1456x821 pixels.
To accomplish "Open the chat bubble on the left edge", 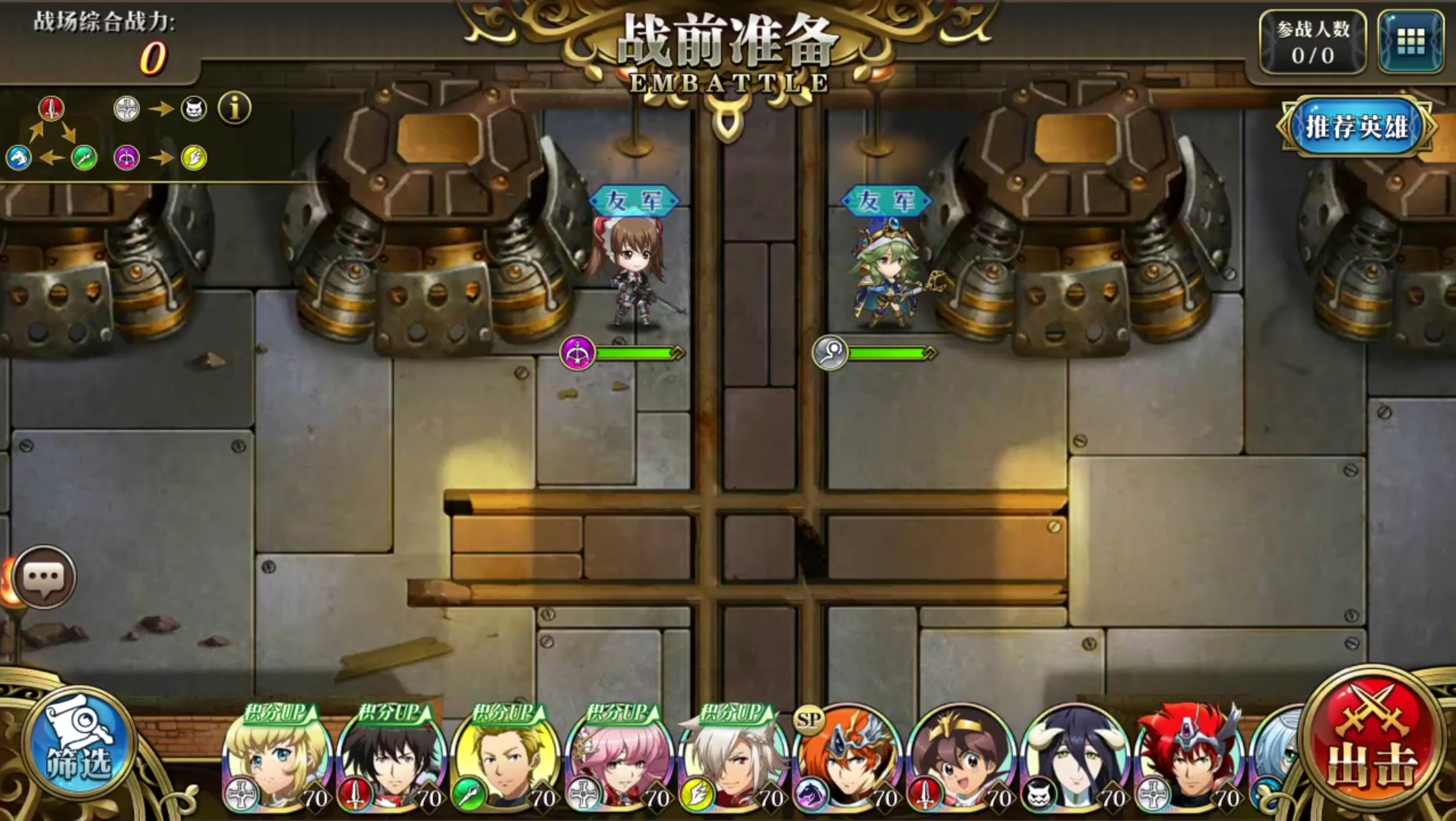I will coord(46,578).
